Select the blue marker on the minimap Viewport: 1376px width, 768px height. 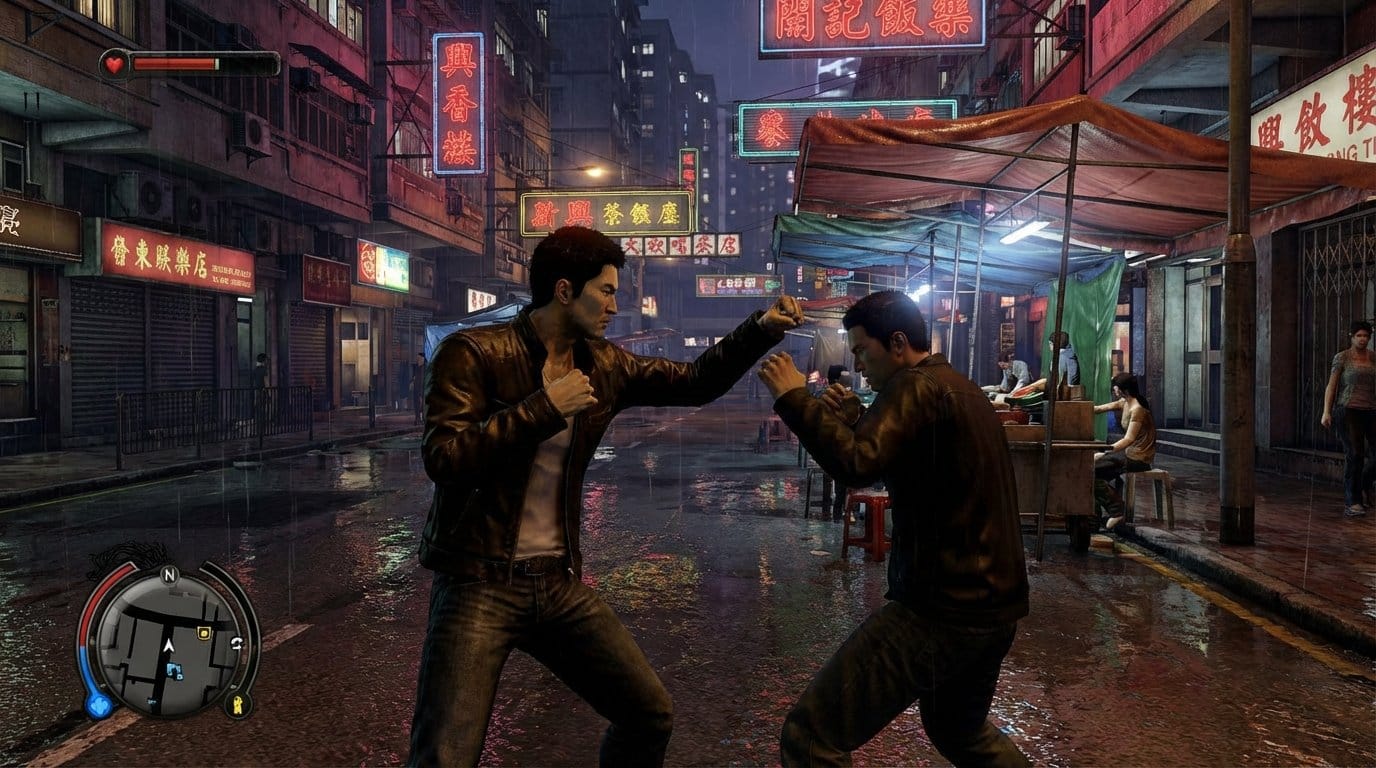(175, 671)
